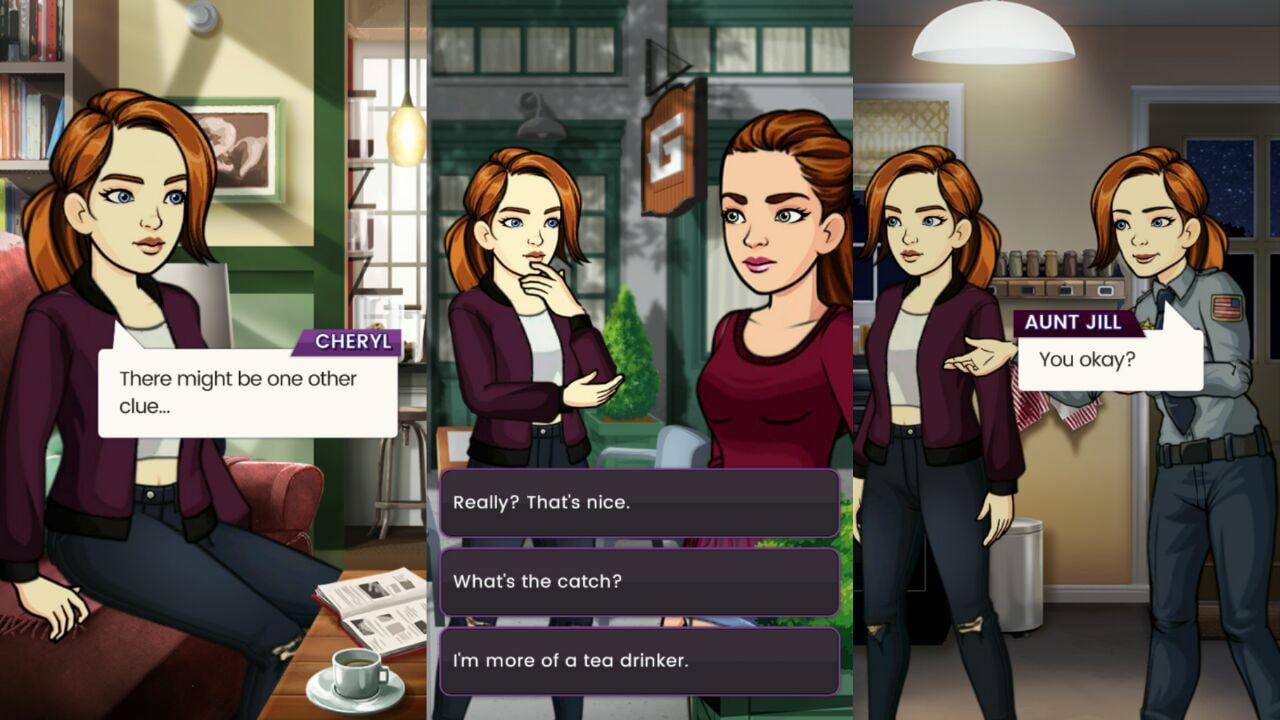Select the "What's the catch?" response
The width and height of the screenshot is (1280, 720).
pos(639,582)
